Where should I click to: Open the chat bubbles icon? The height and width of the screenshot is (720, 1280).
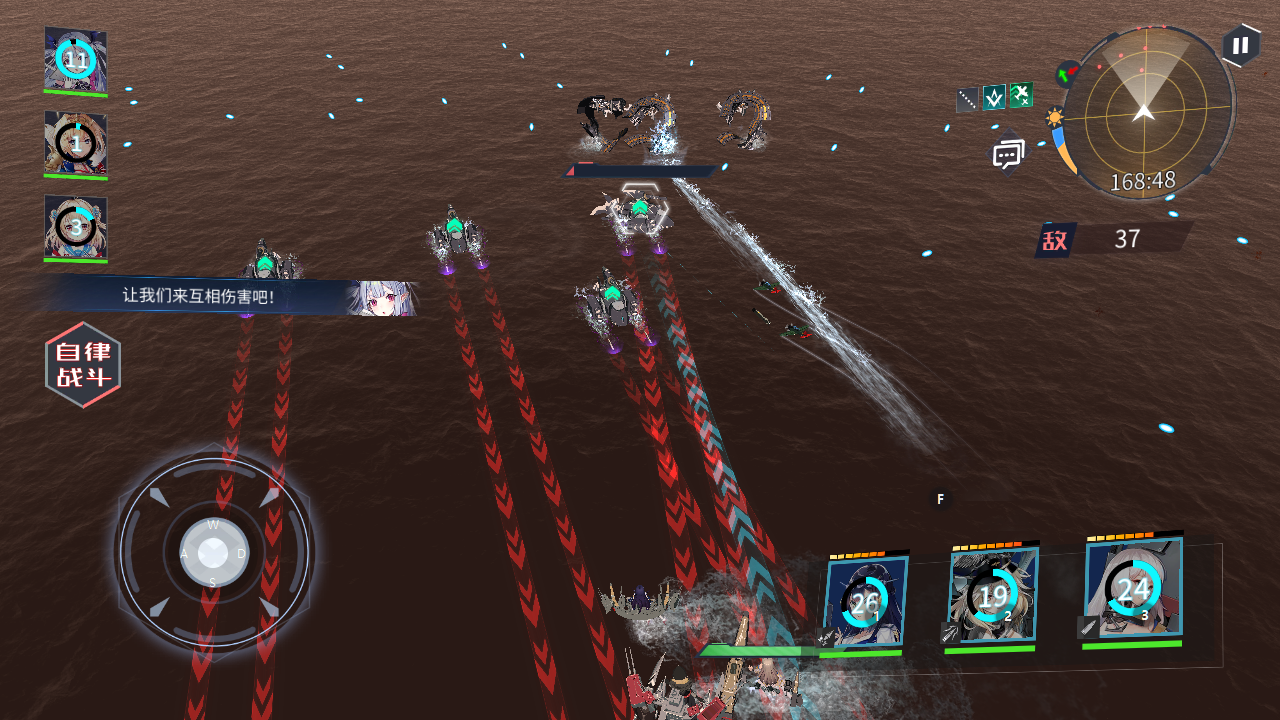1008,155
